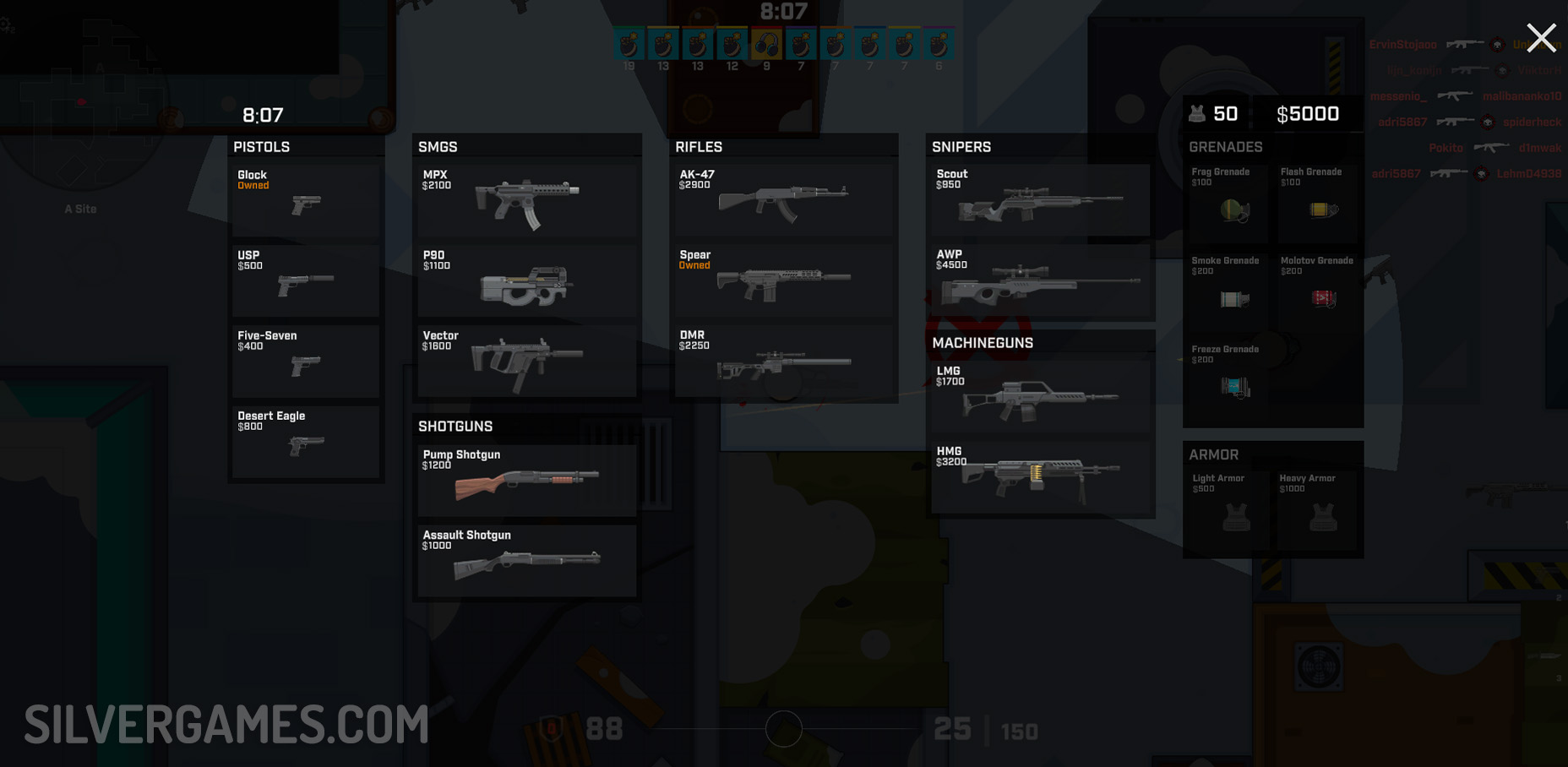Close the buy menu with the X
Screen dimensions: 1568x767
[x=1541, y=38]
